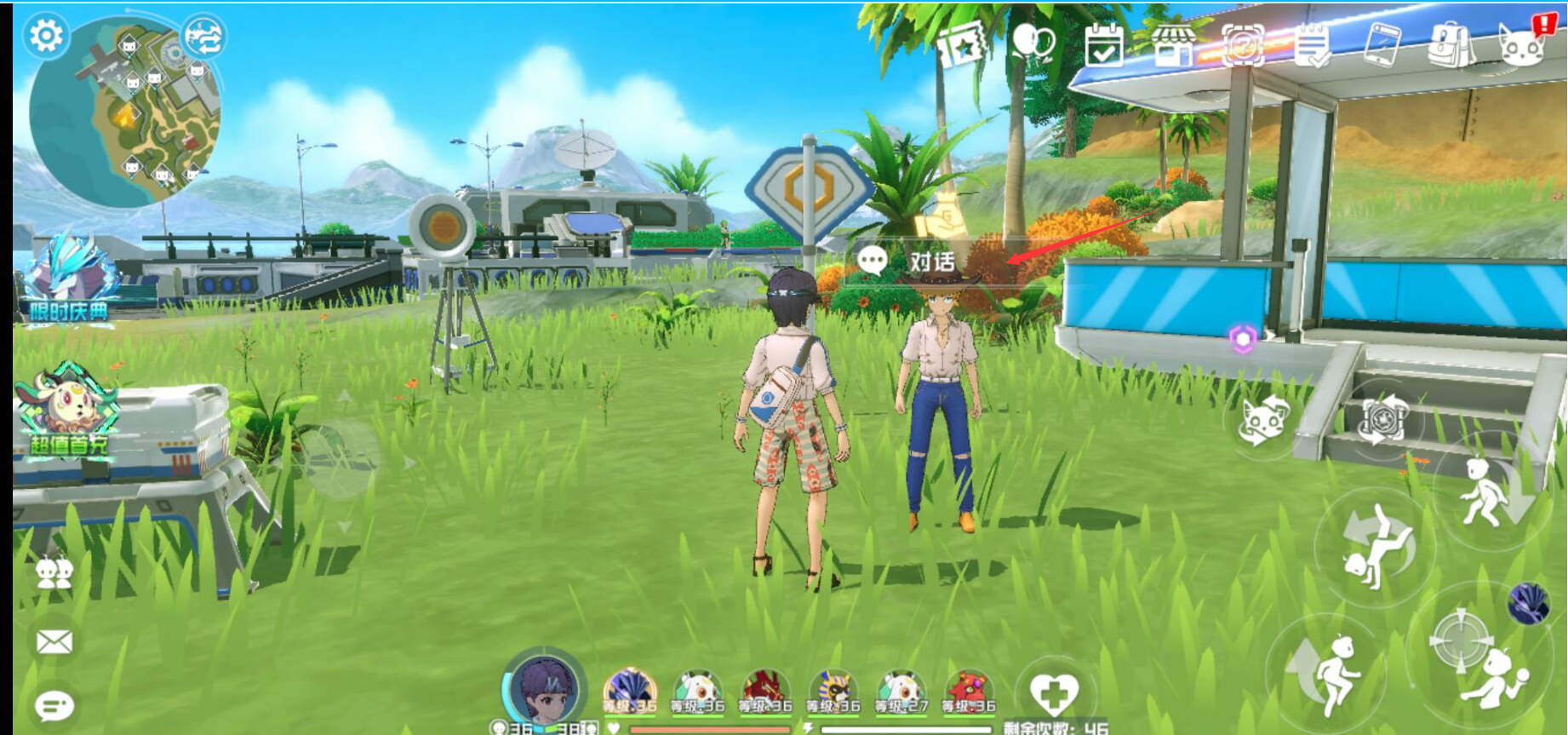Activate the dodge roll button
Screen dimensions: 1568x735
tap(1375, 547)
